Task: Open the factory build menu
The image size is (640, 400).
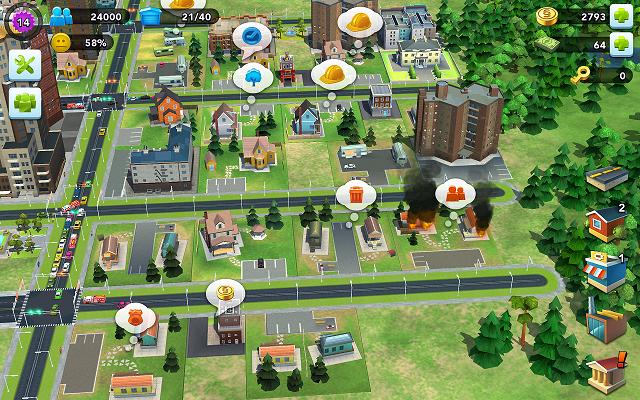Action: (604, 322)
